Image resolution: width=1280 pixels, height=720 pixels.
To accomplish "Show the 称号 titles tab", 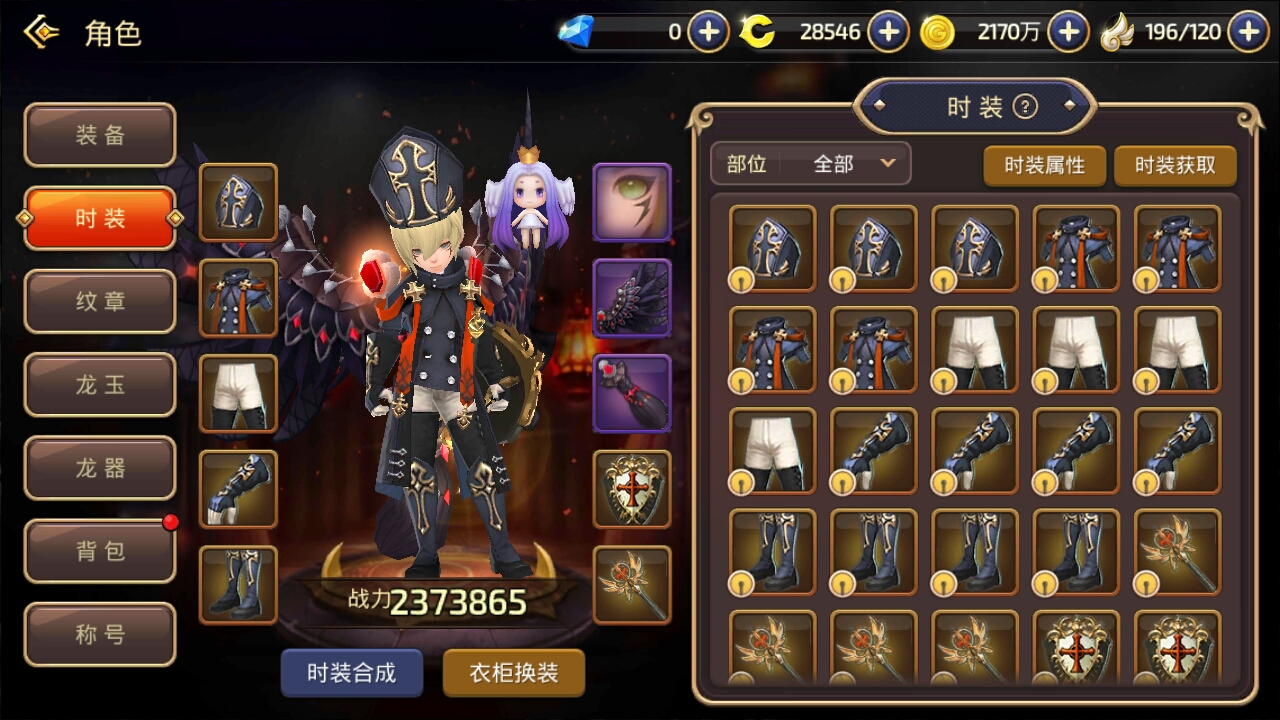I will pos(100,634).
